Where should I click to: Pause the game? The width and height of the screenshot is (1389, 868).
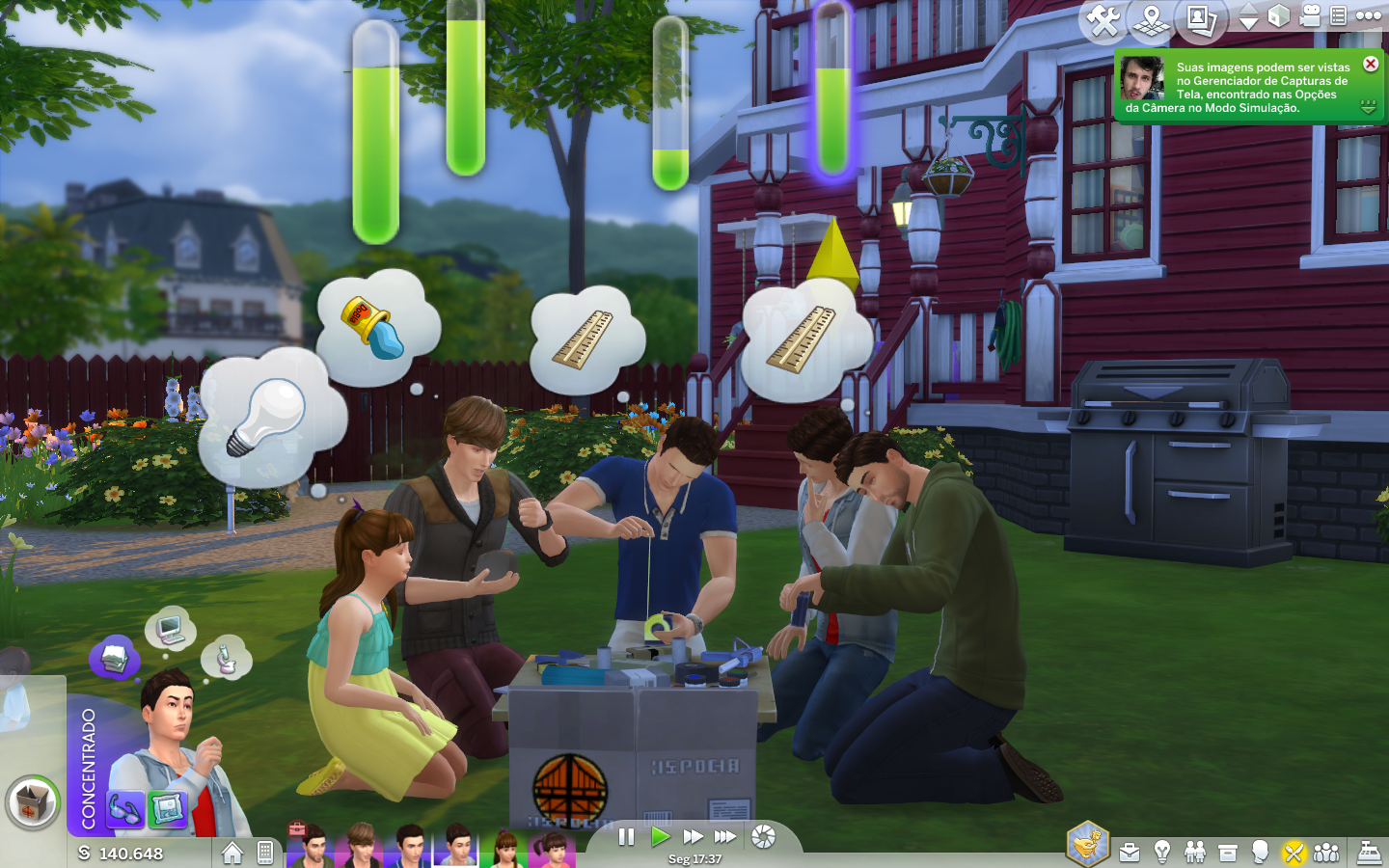[626, 837]
